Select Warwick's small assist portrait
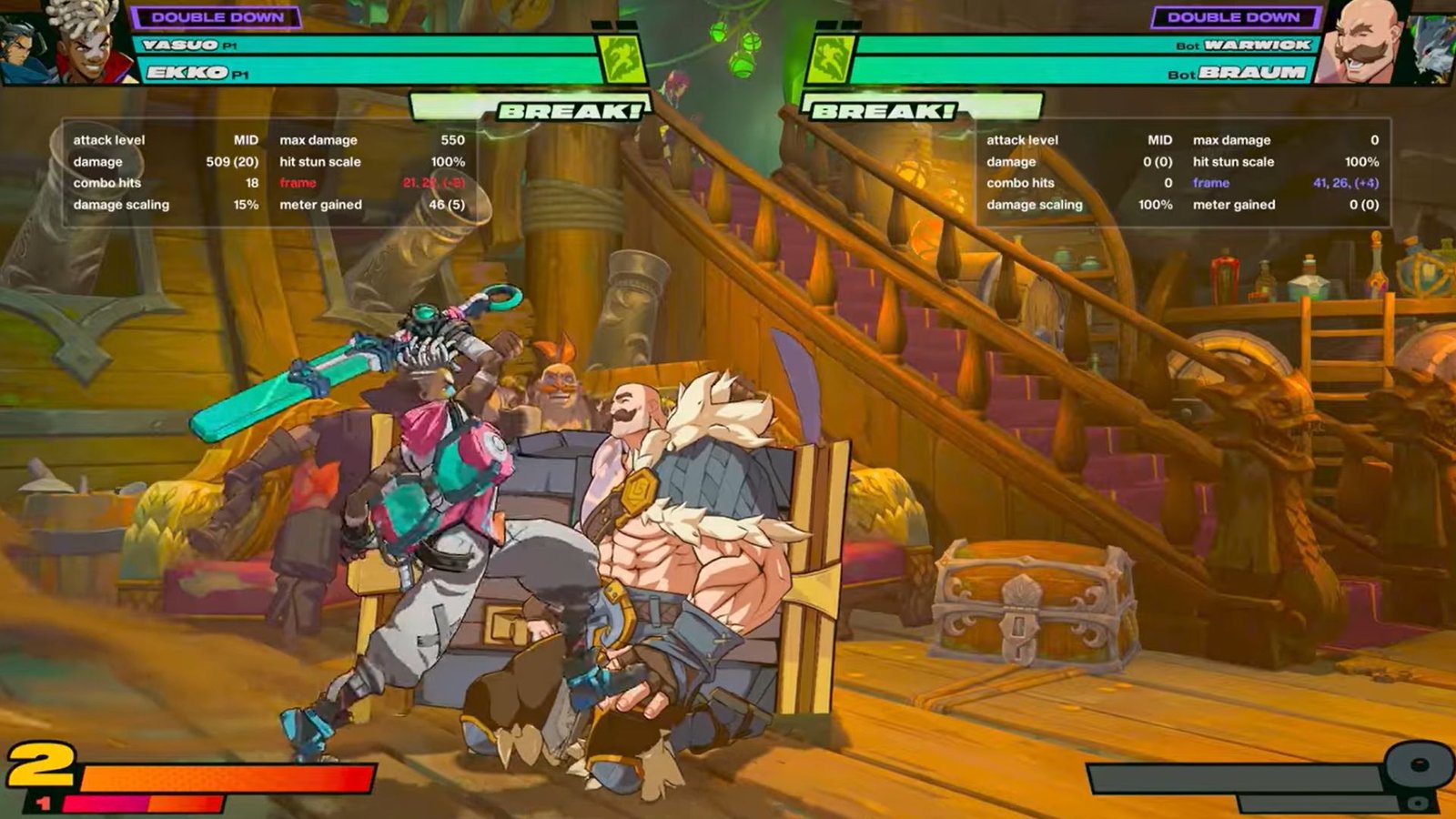1456x819 pixels. click(1431, 47)
